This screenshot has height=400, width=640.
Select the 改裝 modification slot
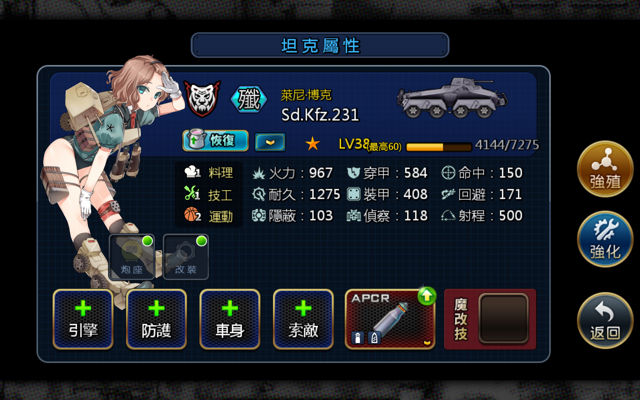click(185, 256)
